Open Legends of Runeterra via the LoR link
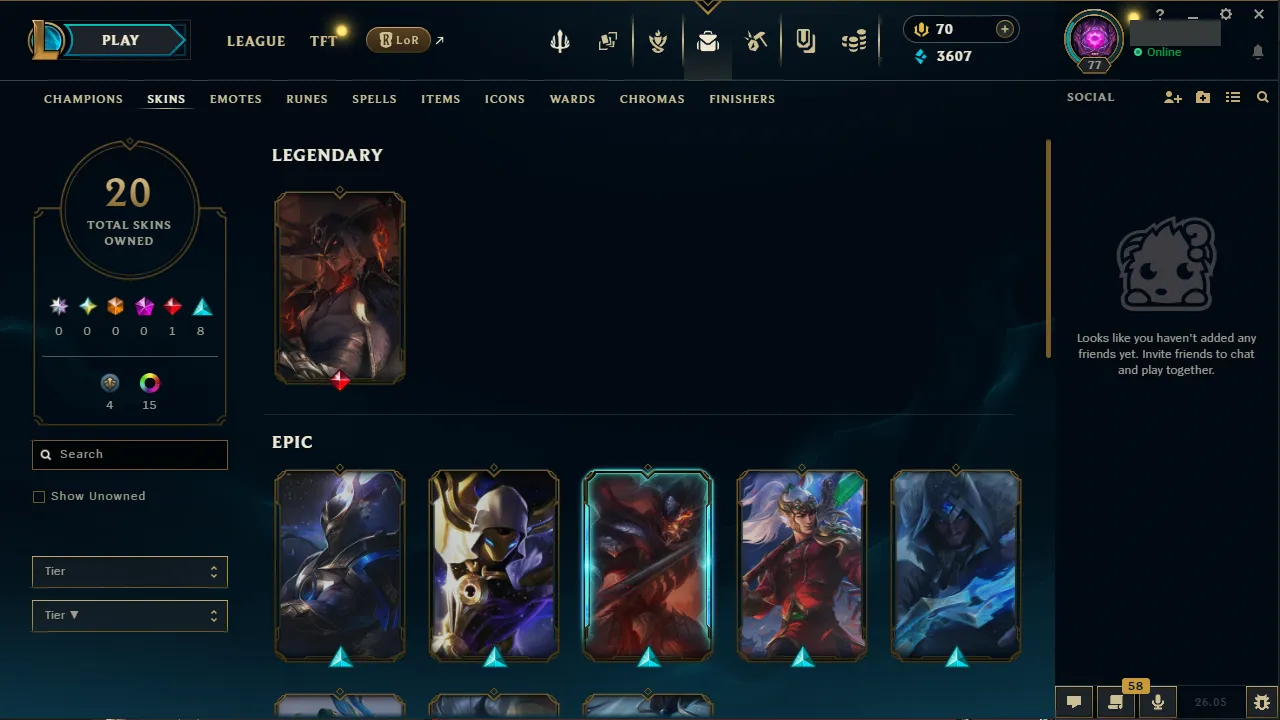The image size is (1280, 720). click(x=398, y=40)
